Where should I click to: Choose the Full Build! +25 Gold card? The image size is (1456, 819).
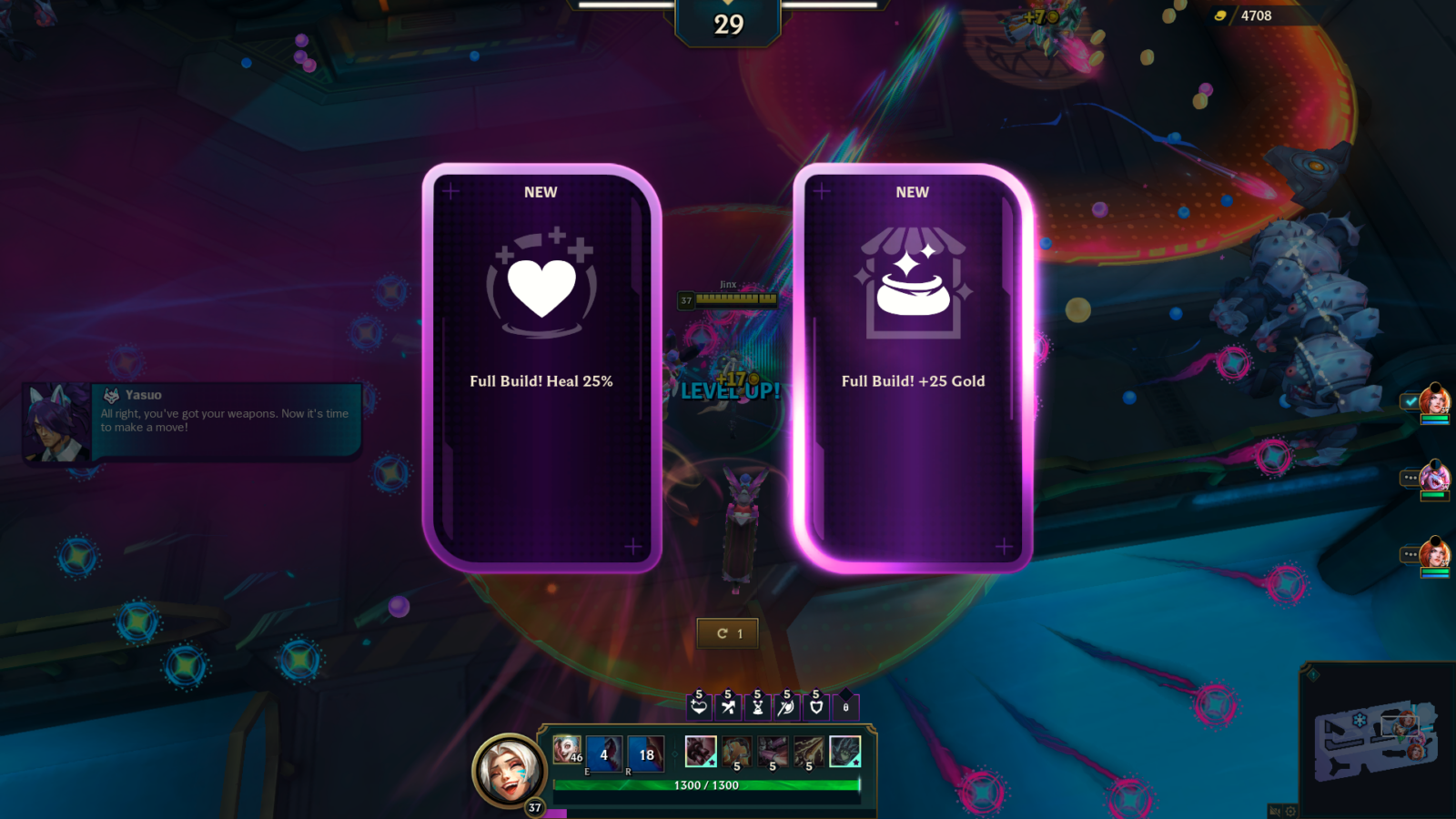coord(913,364)
